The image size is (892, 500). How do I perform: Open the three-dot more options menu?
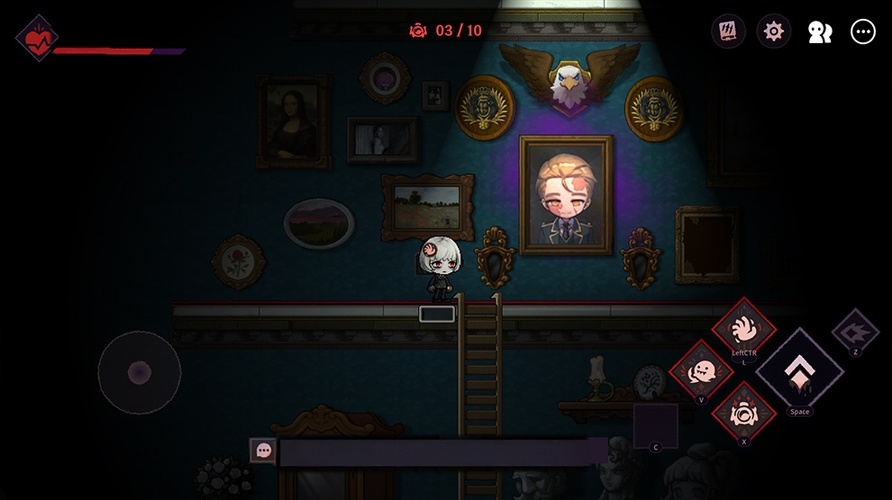coord(862,32)
